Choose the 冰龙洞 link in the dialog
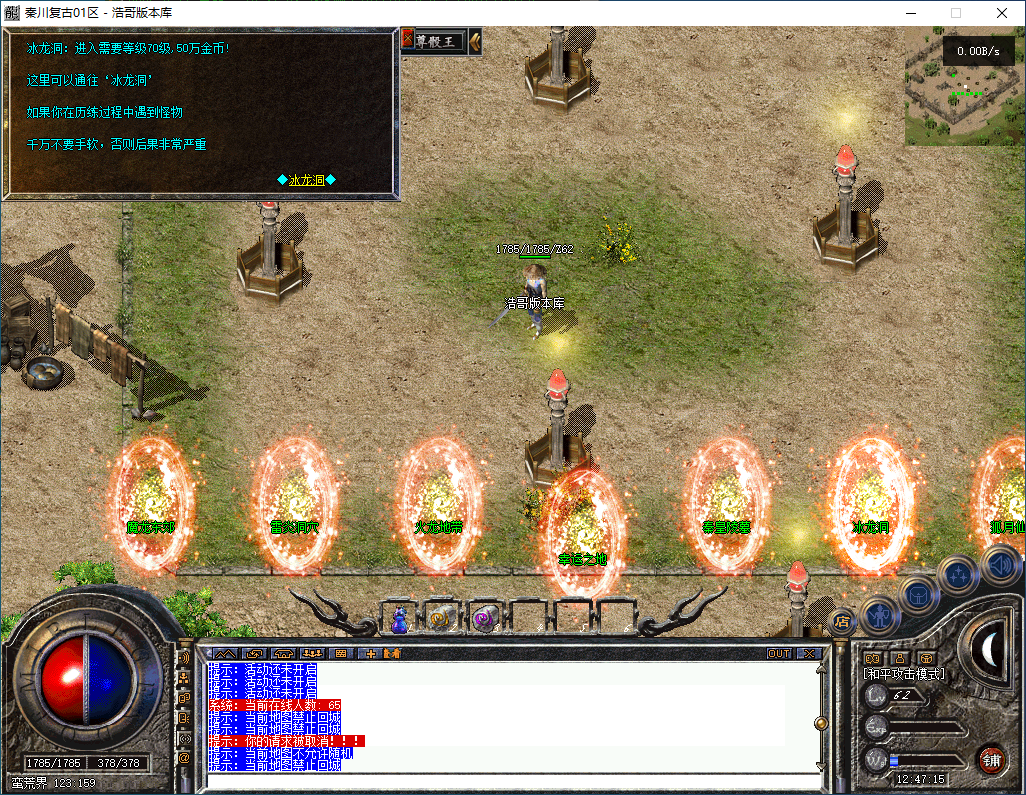The height and width of the screenshot is (795, 1026). point(306,180)
